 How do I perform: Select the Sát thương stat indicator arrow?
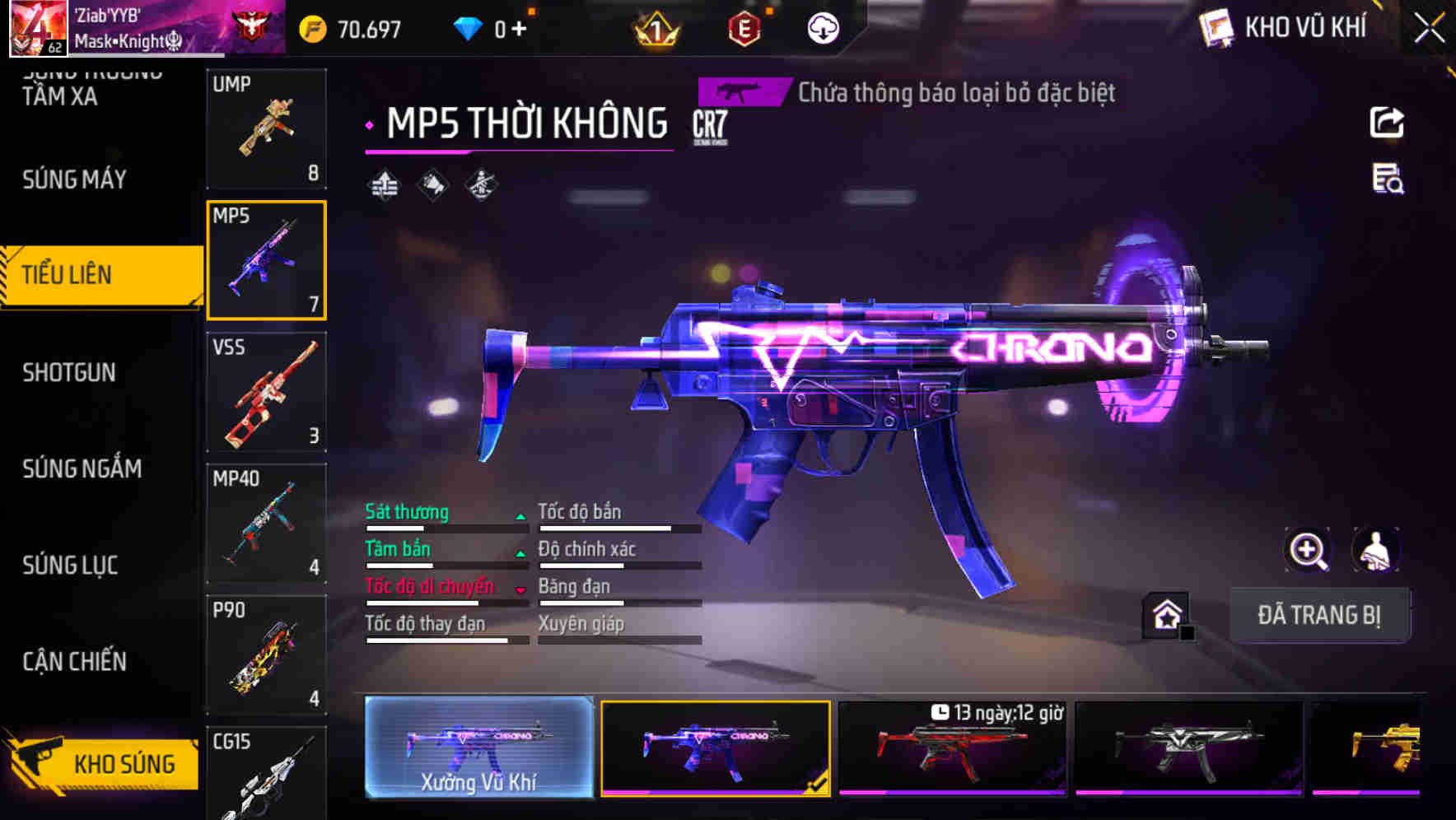pyautogui.click(x=520, y=517)
